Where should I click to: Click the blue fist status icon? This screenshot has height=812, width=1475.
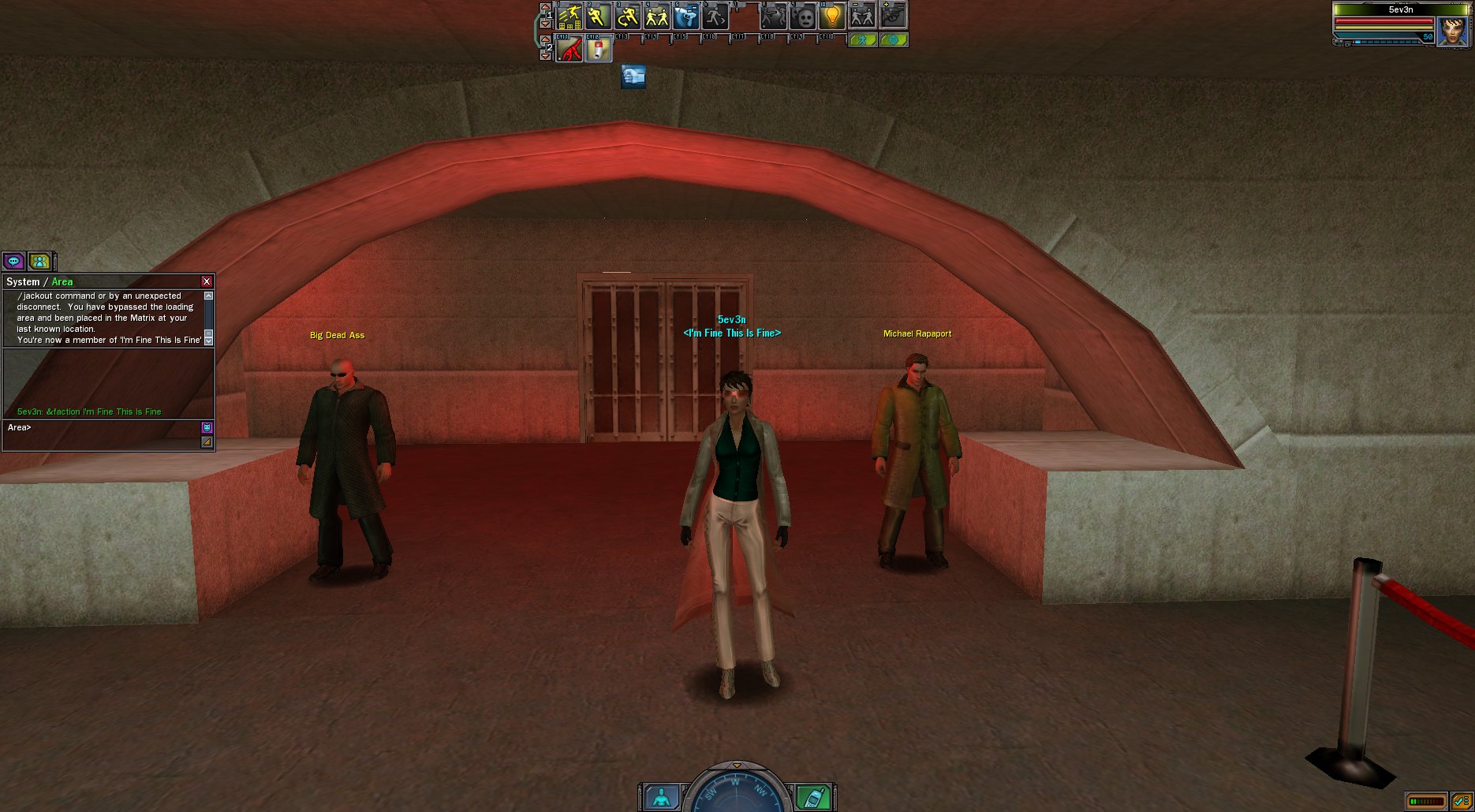[633, 76]
